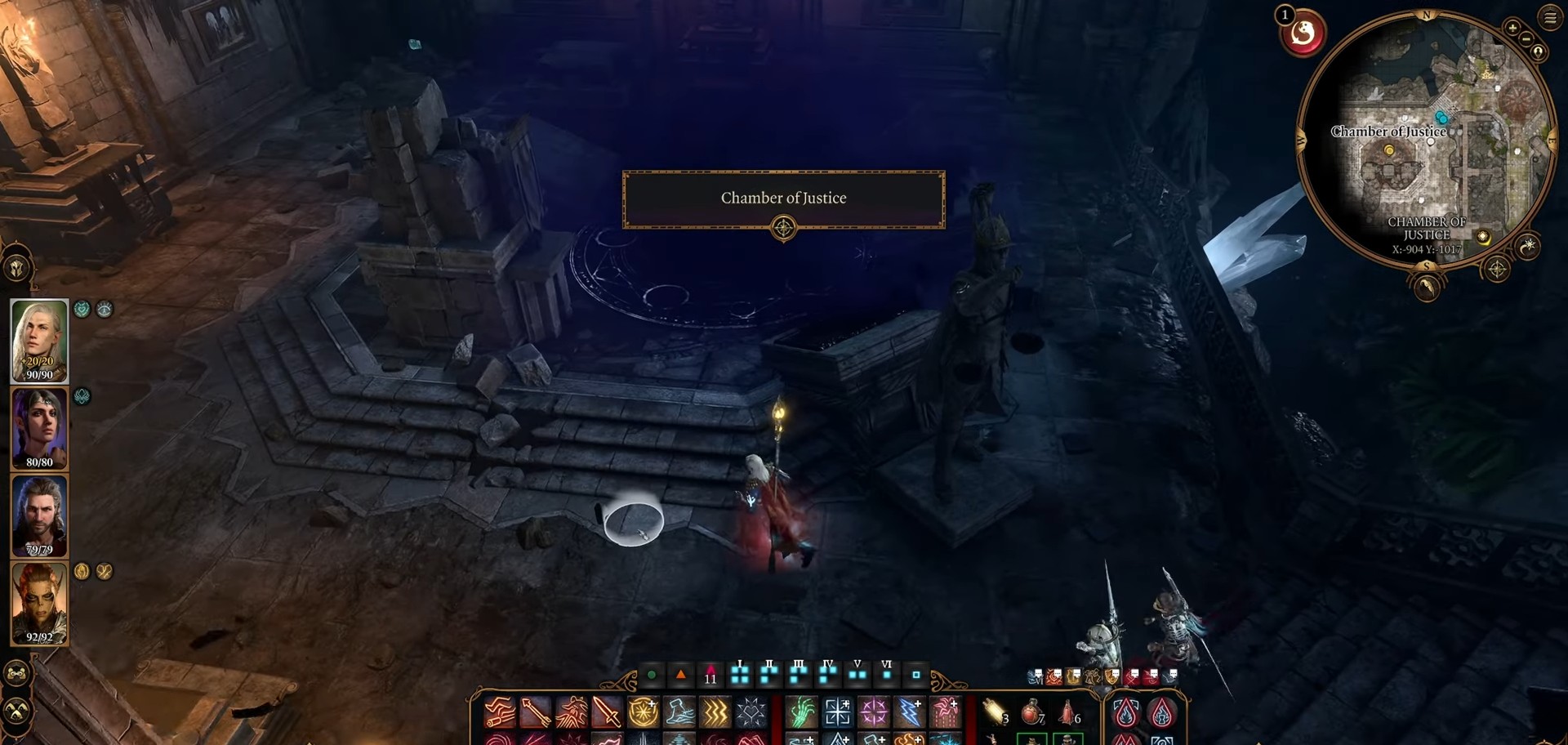1568x745 pixels.
Task: Select Shadowheart's party portrait
Action: click(x=39, y=427)
